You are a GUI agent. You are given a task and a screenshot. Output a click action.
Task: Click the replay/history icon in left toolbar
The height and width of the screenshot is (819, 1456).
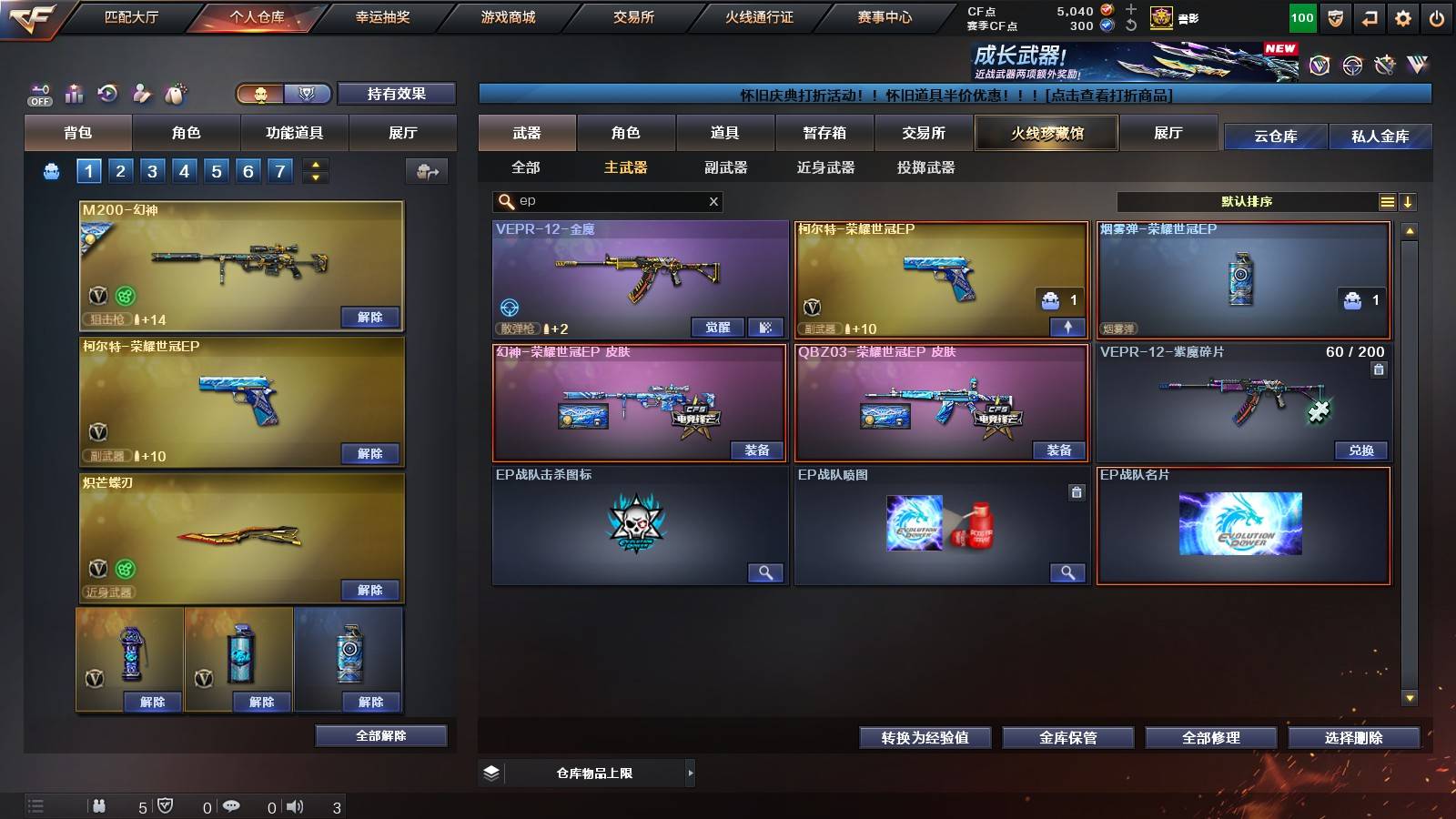[x=109, y=94]
